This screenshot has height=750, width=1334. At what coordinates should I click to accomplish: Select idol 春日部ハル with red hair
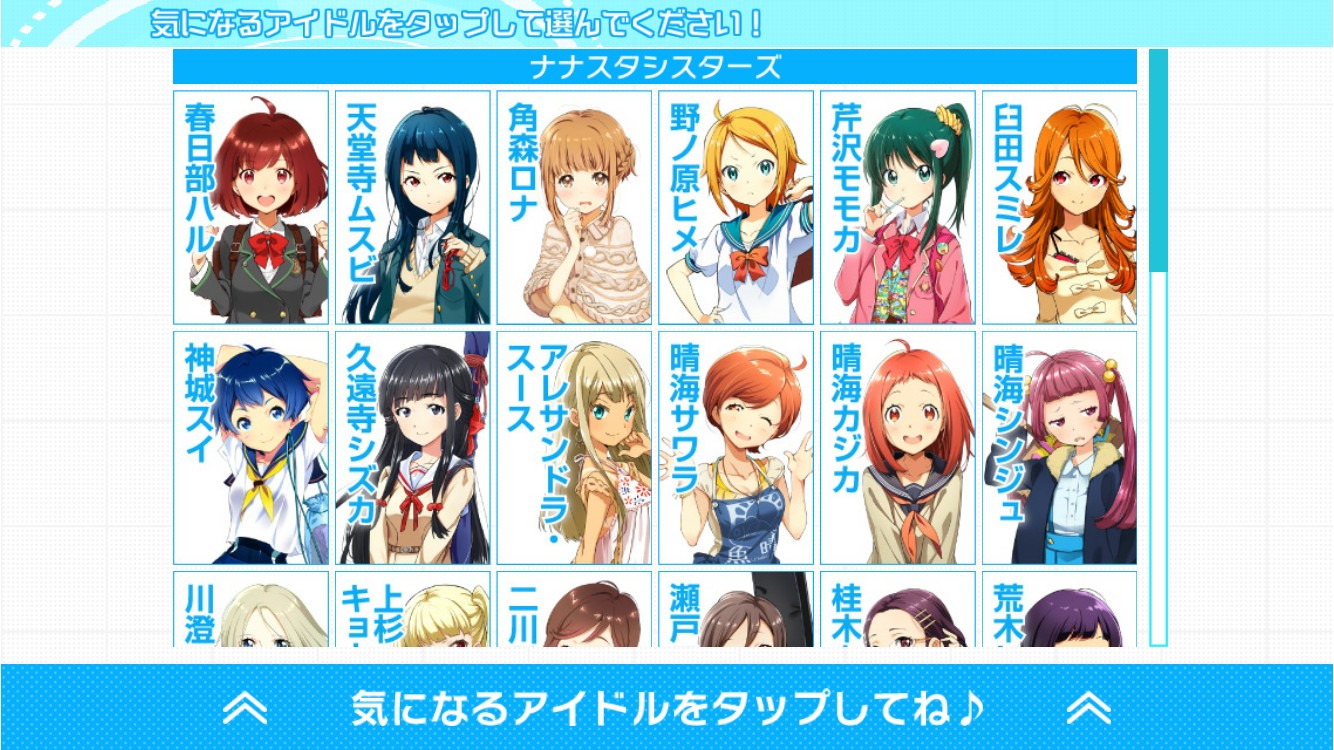coord(251,208)
